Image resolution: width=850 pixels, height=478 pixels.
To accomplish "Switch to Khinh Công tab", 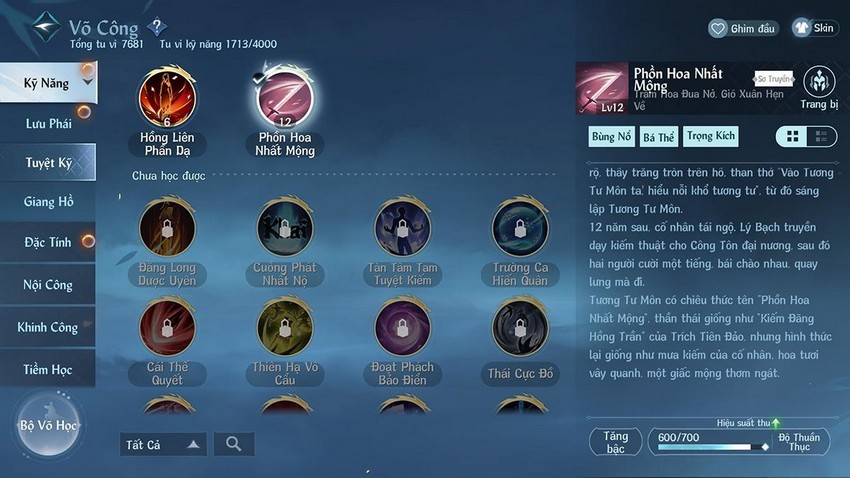I will coord(48,327).
